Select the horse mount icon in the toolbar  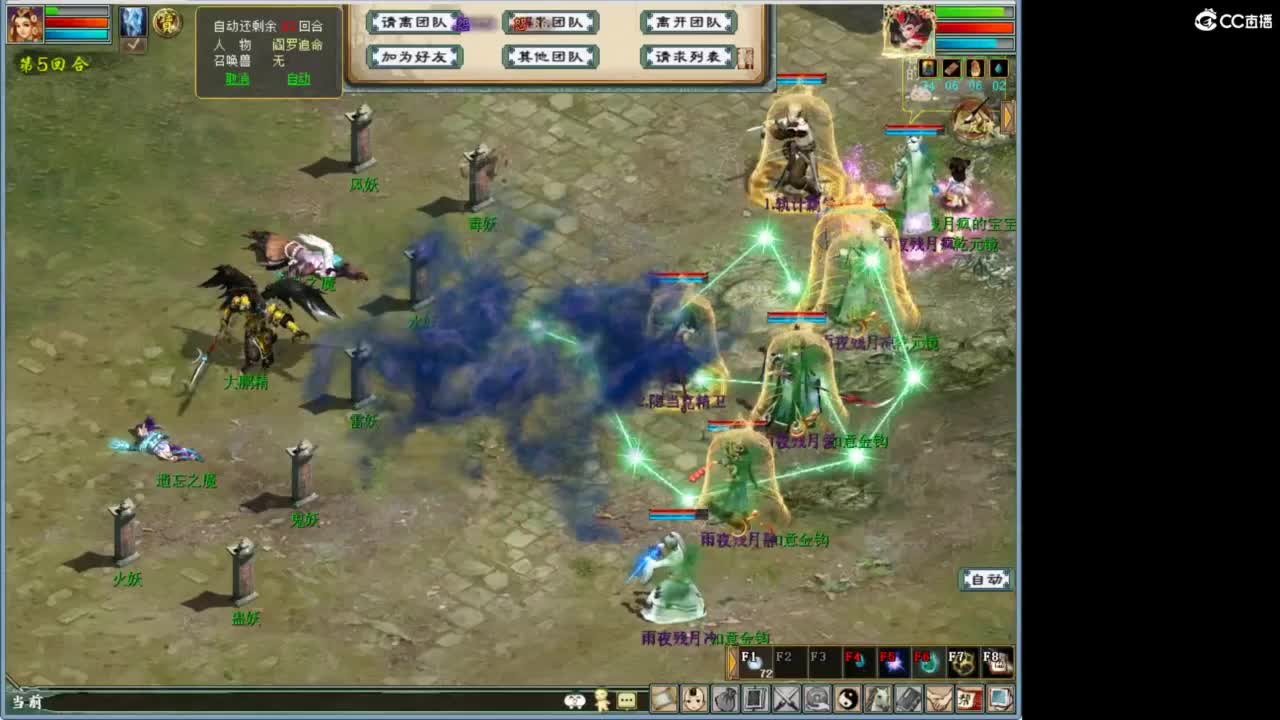[880, 697]
